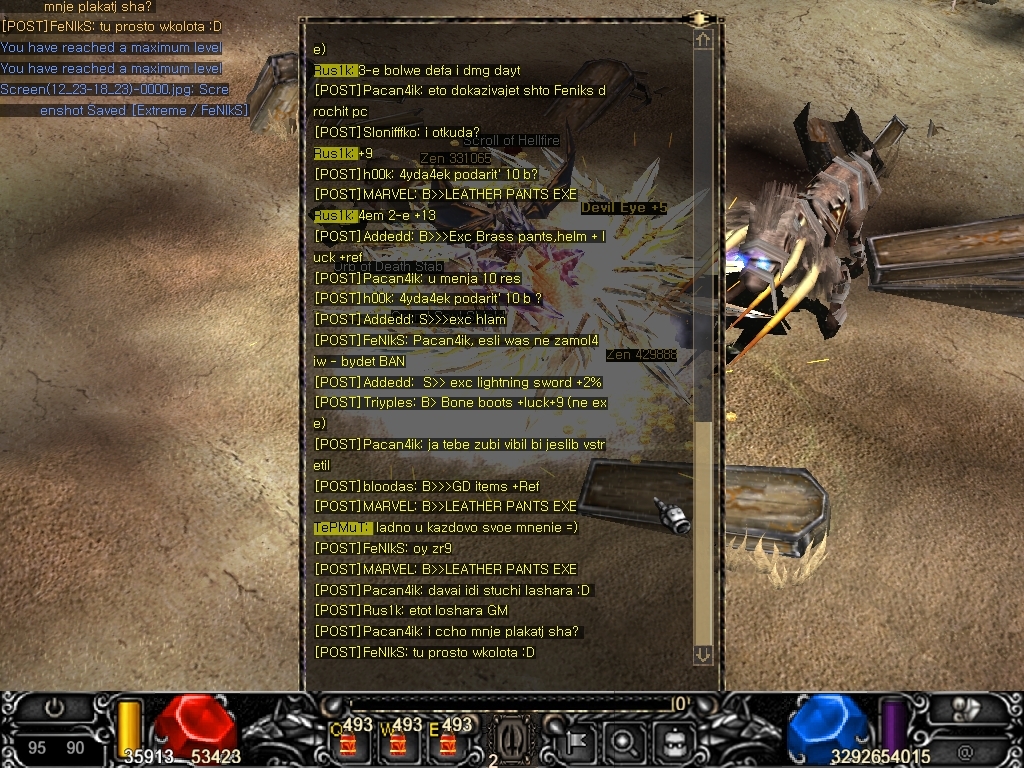
Task: Click the gold ornament atop the chat window
Action: [x=701, y=18]
